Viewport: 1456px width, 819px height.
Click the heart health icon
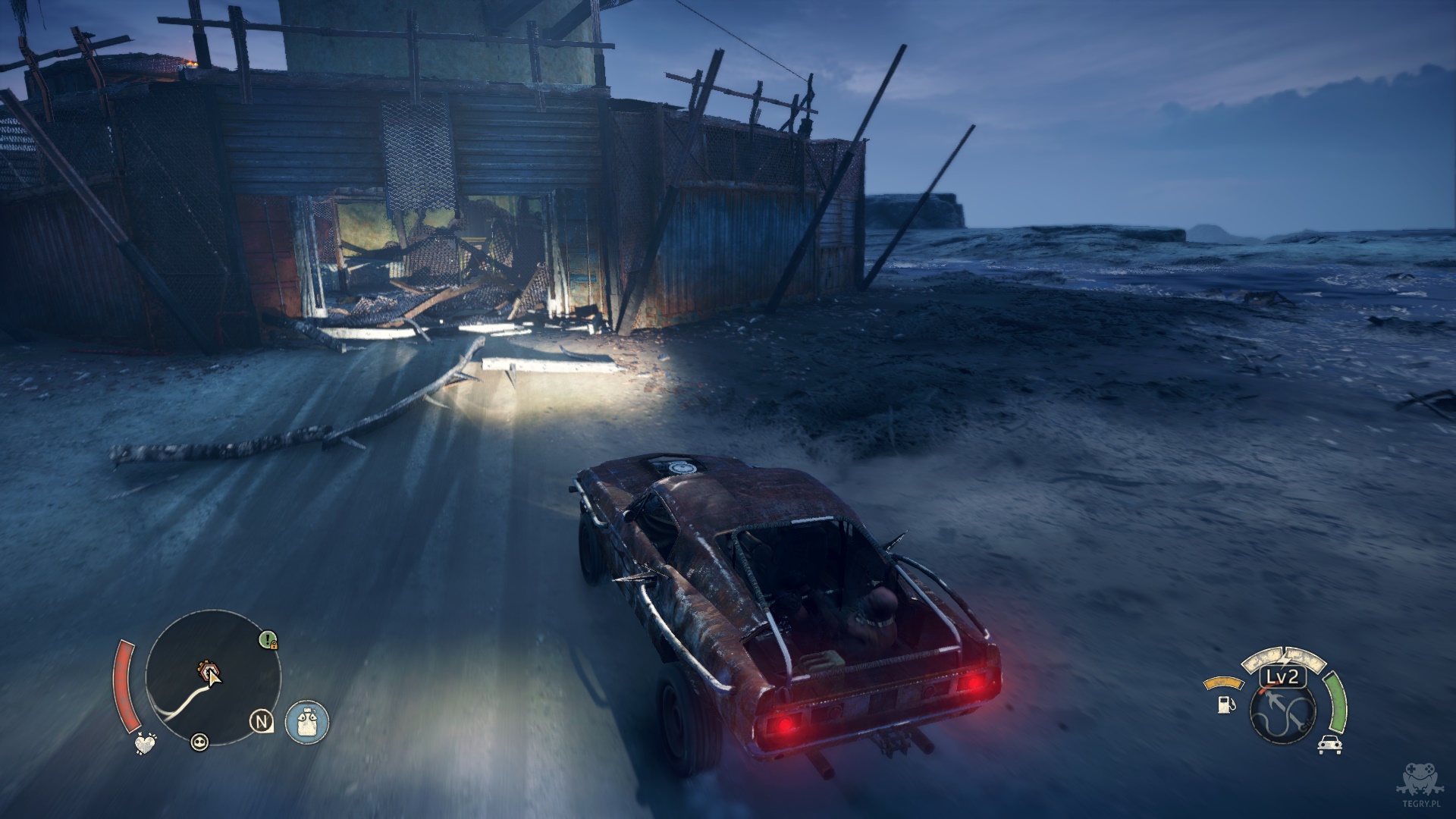point(145,743)
